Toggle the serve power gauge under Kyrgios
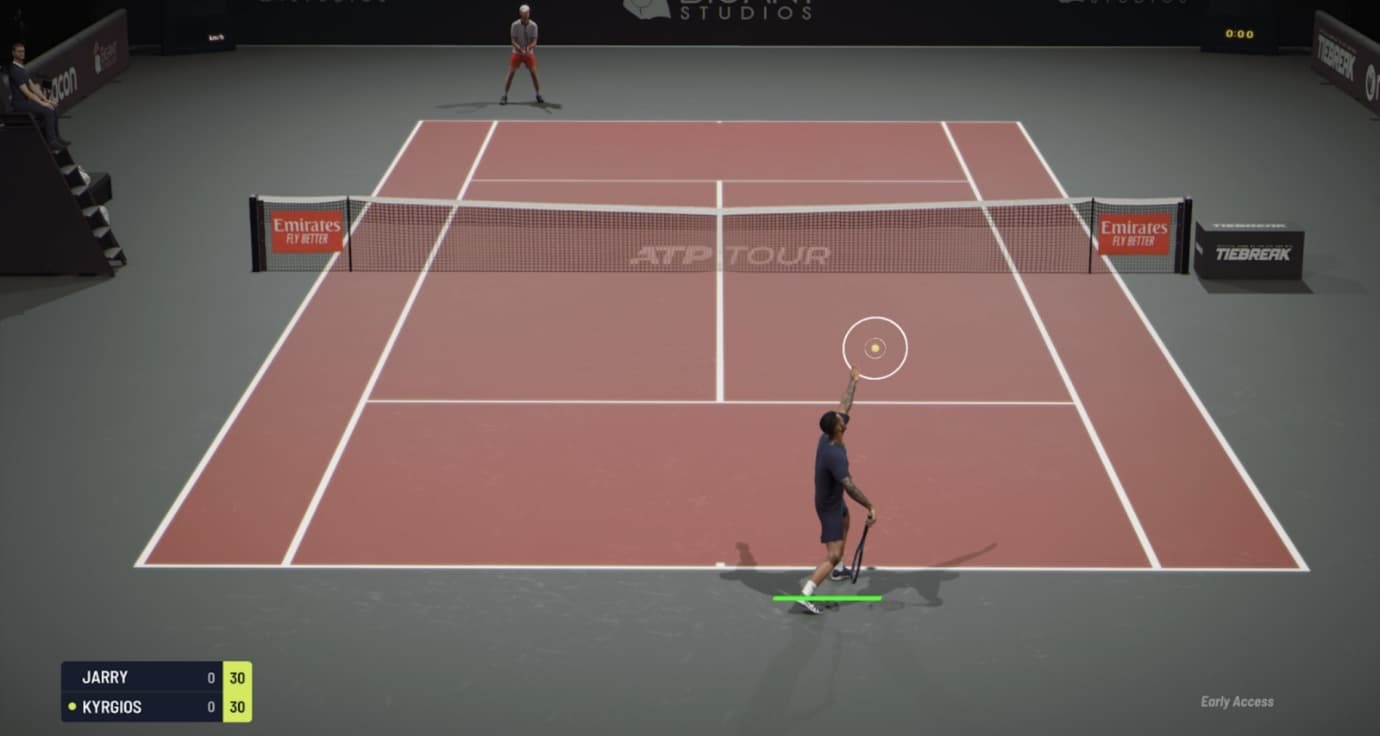The width and height of the screenshot is (1380, 736). (x=827, y=597)
